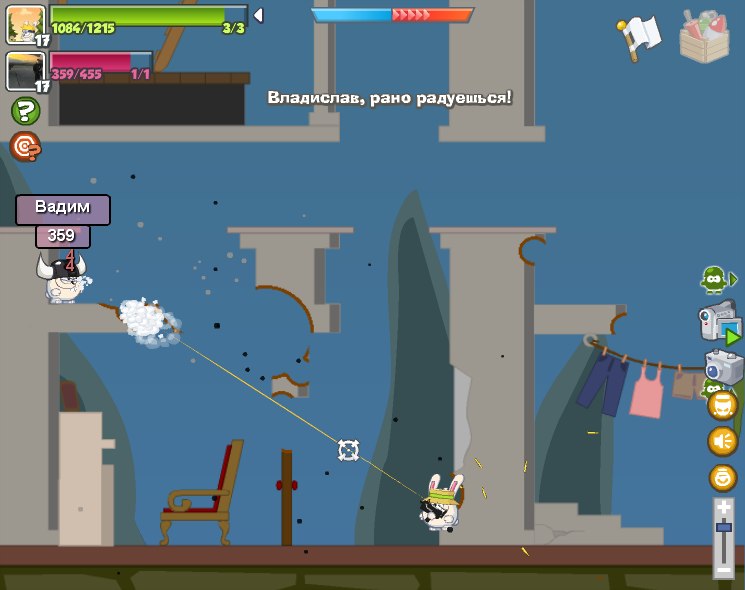The image size is (745, 590).
Task: Click the orange round button below the speaker
Action: 723,477
